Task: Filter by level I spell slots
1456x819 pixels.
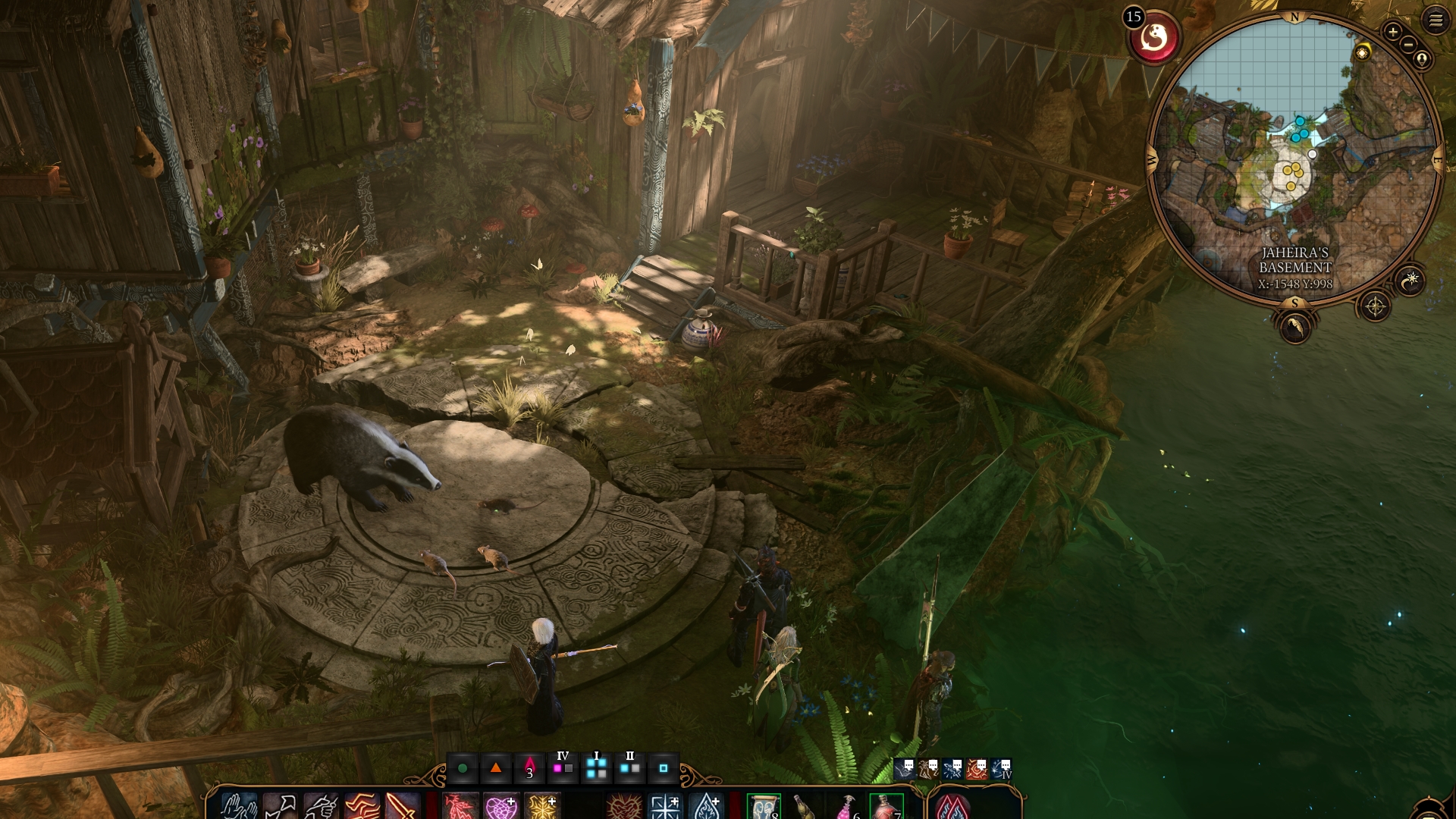Action: (597, 767)
